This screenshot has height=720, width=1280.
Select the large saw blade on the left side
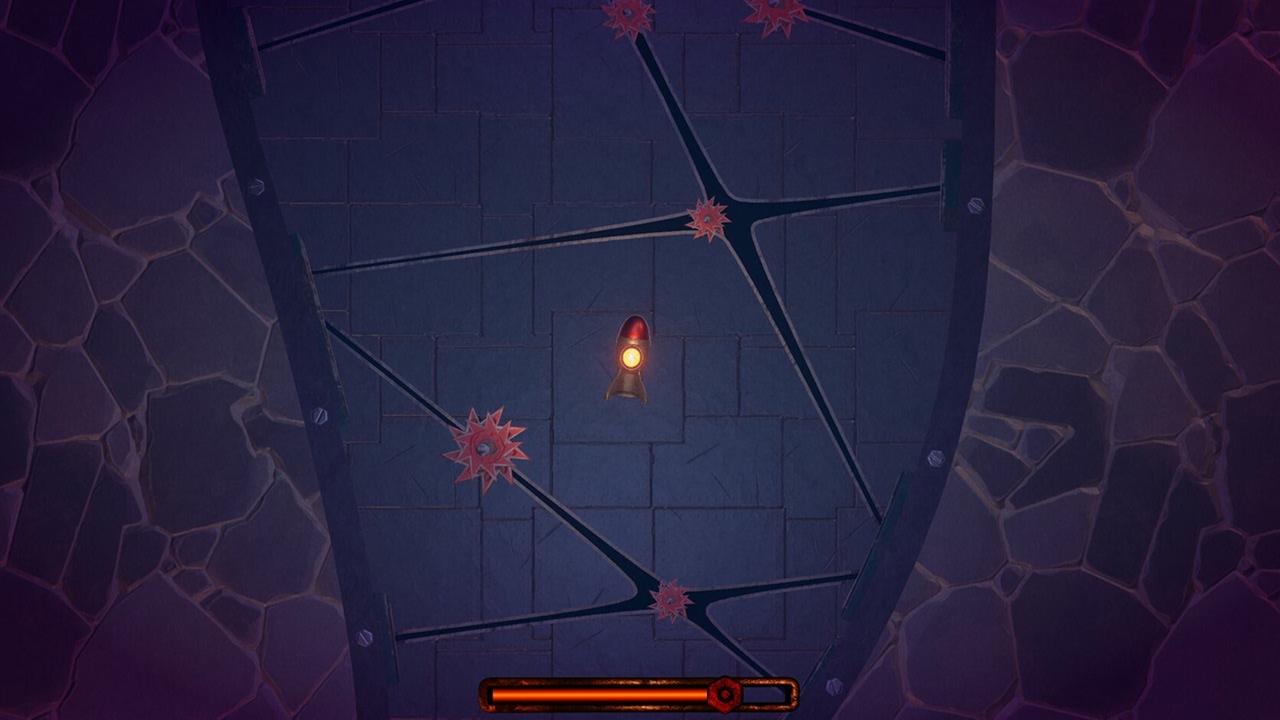487,445
